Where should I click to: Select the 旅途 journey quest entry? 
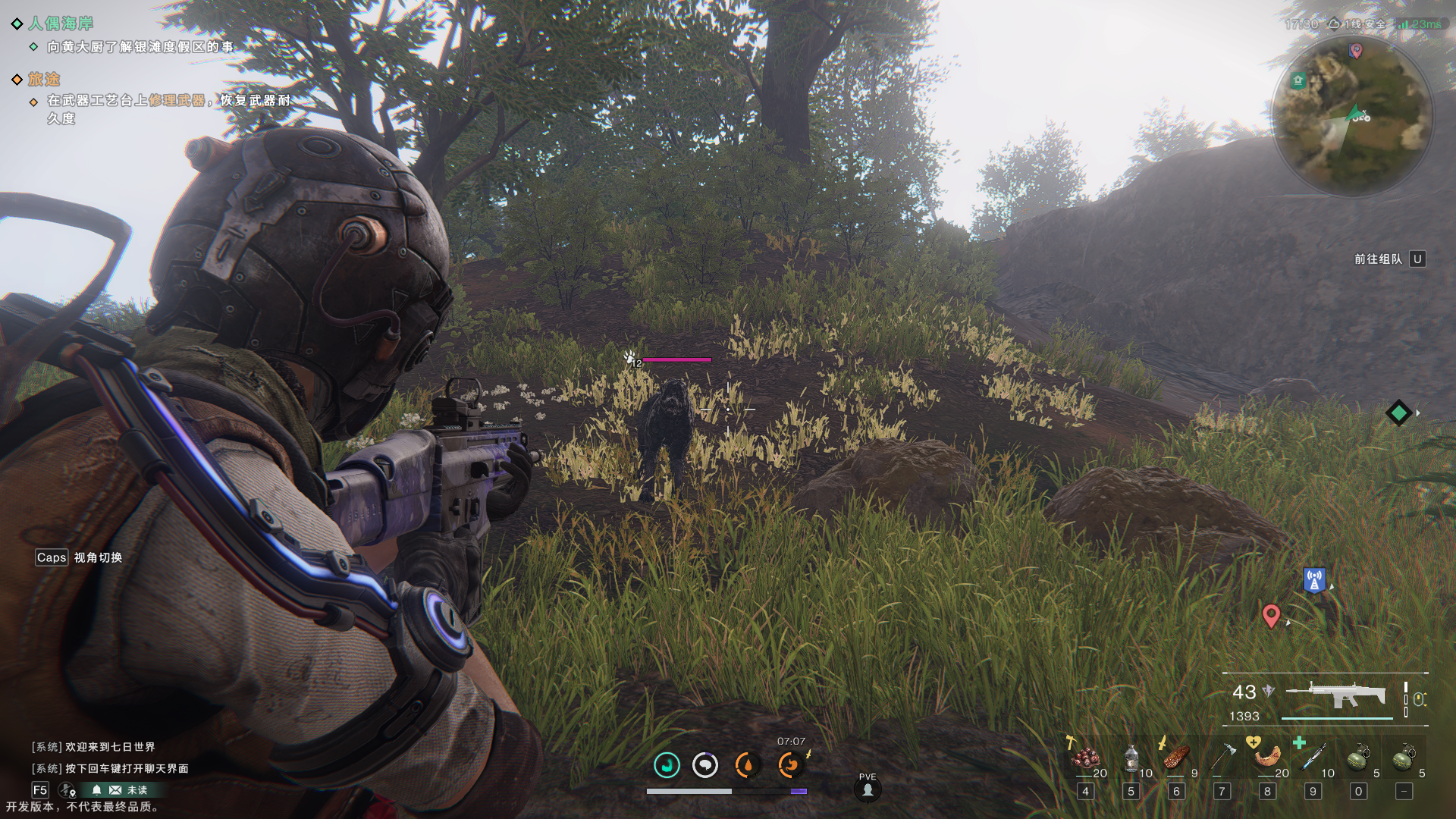(x=44, y=79)
